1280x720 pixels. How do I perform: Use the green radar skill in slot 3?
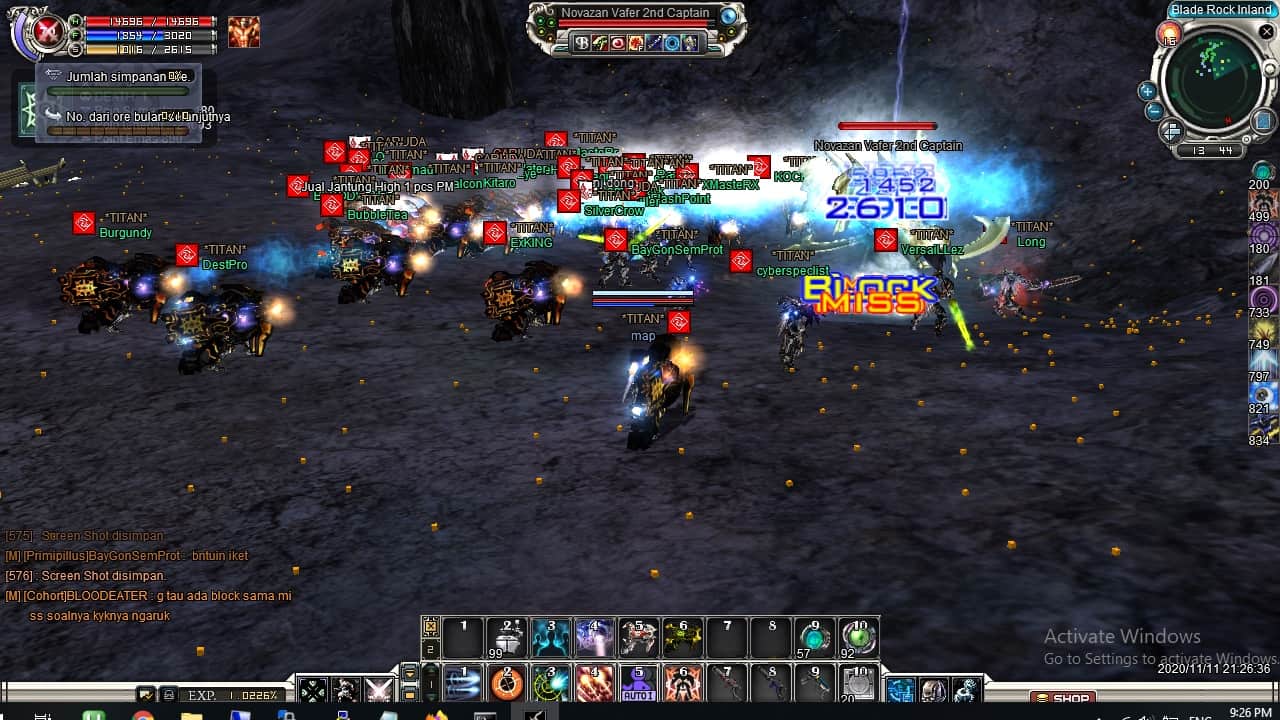[x=551, y=684]
